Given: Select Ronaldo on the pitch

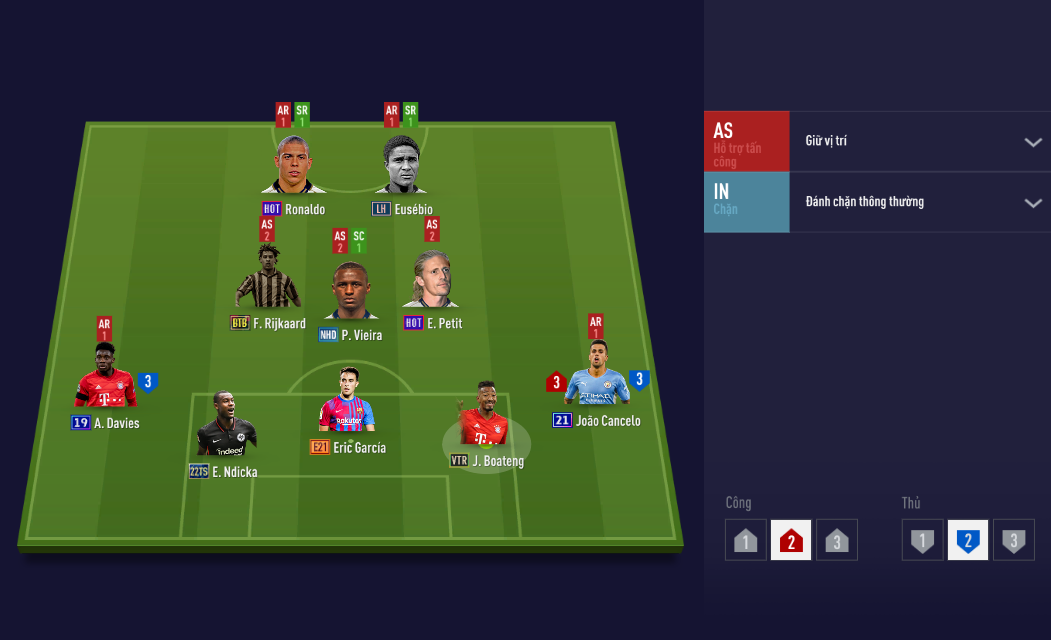Looking at the screenshot, I should tap(293, 166).
